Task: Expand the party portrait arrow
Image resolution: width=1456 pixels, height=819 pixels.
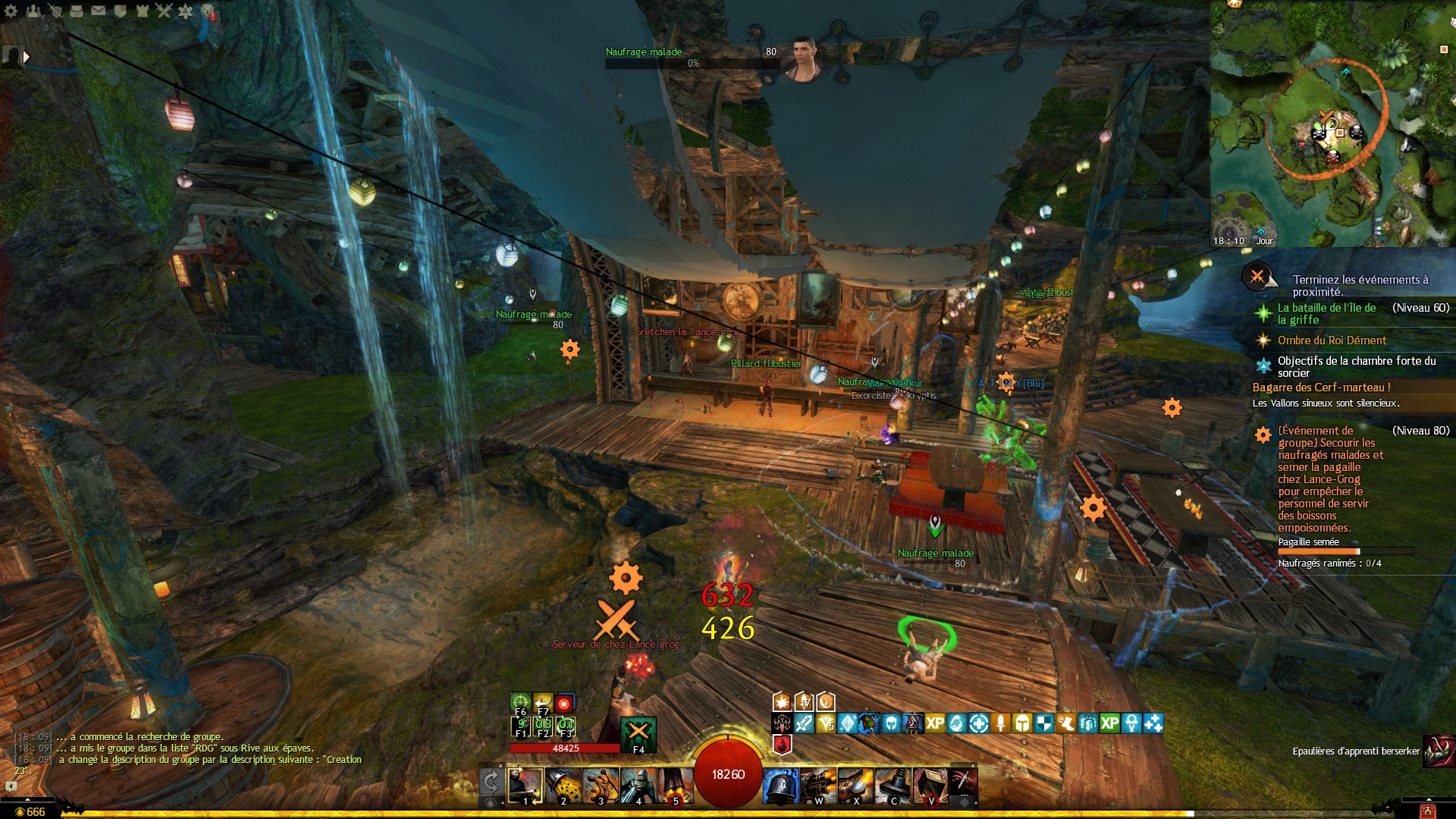Action: [x=27, y=56]
